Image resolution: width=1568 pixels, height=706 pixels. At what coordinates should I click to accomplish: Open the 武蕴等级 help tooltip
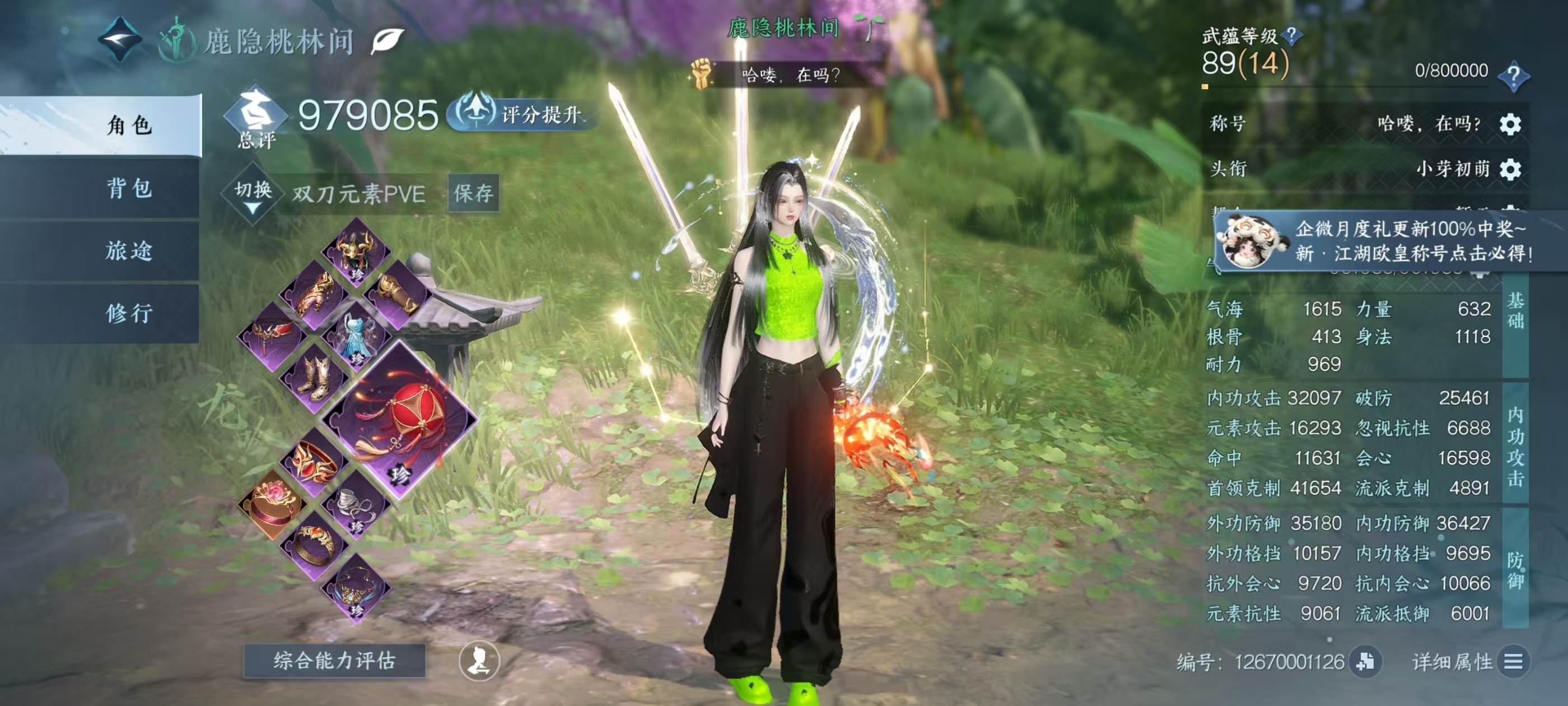tap(1291, 35)
